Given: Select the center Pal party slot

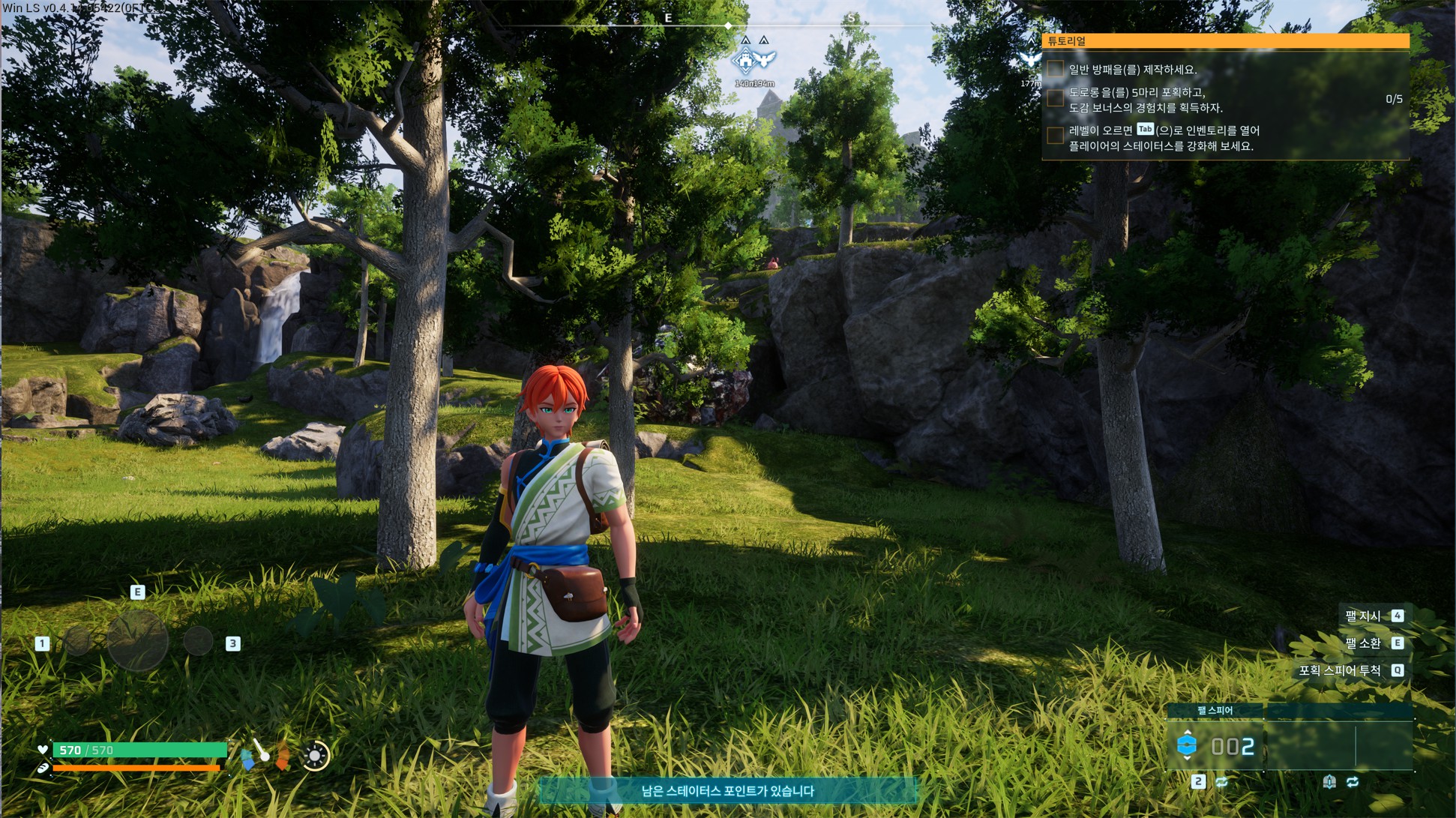Looking at the screenshot, I should click(138, 640).
